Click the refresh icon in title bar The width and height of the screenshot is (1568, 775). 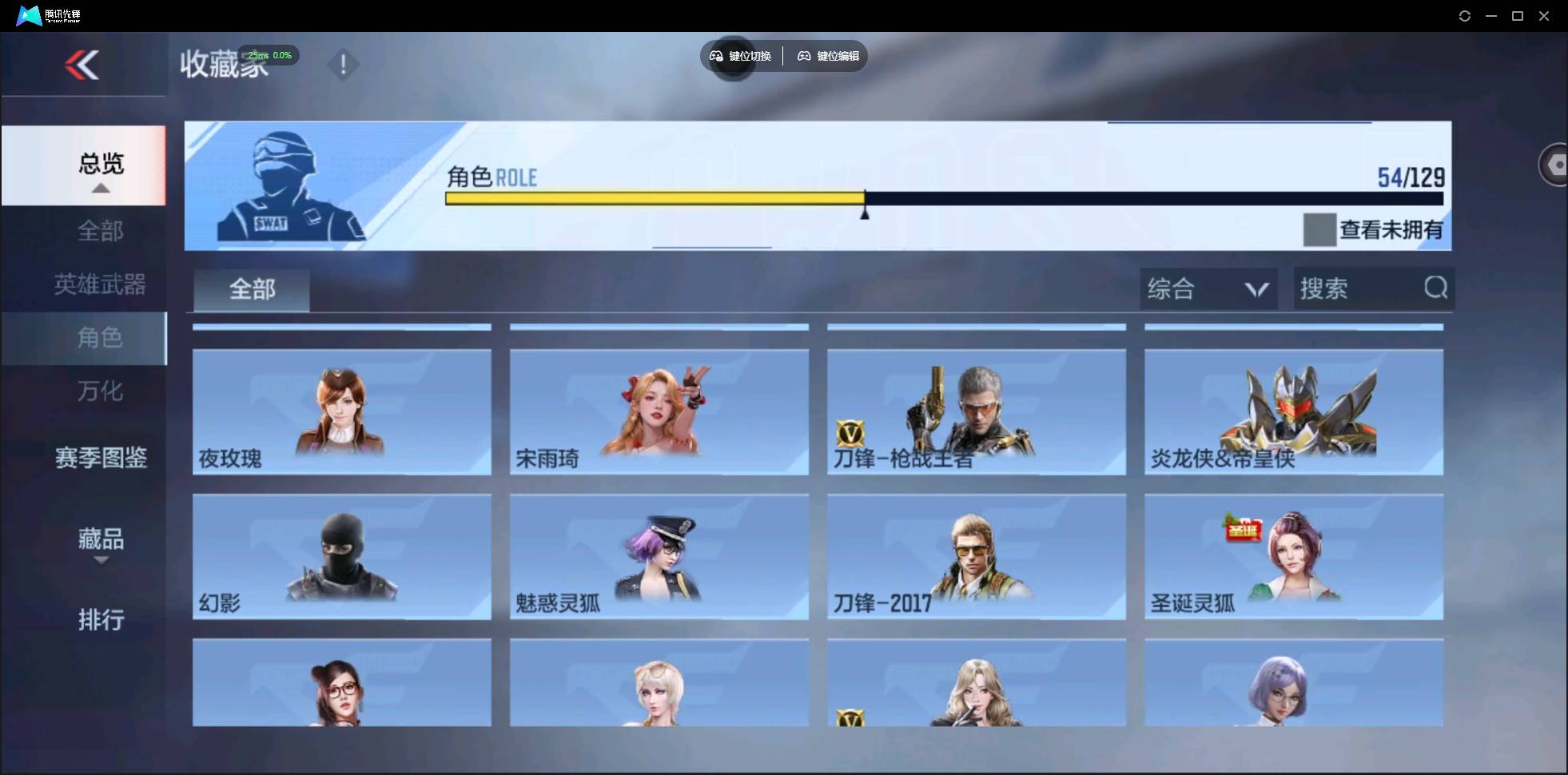pos(1465,15)
